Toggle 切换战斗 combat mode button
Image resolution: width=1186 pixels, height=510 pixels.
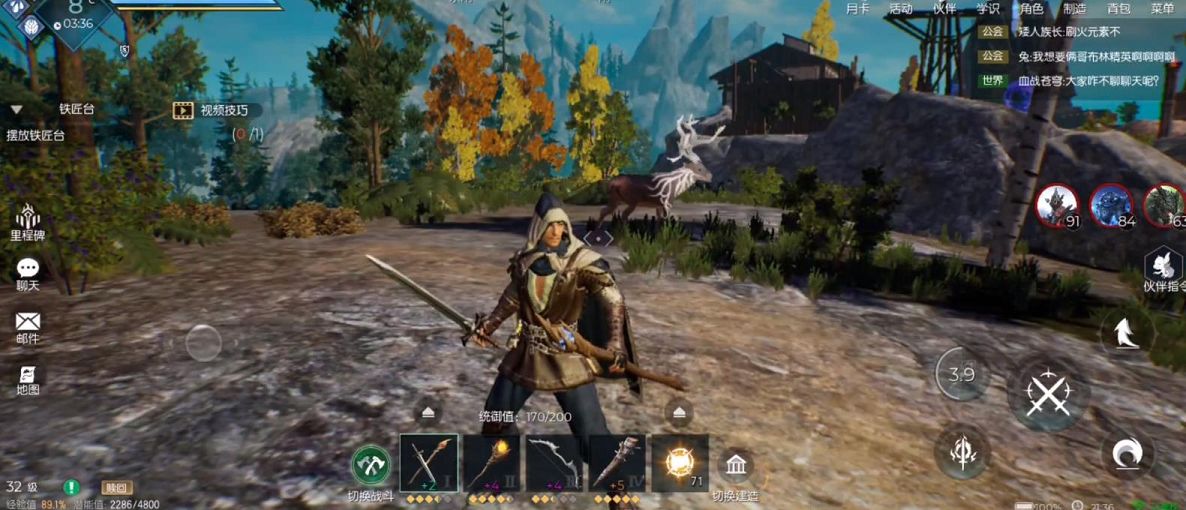tap(371, 466)
